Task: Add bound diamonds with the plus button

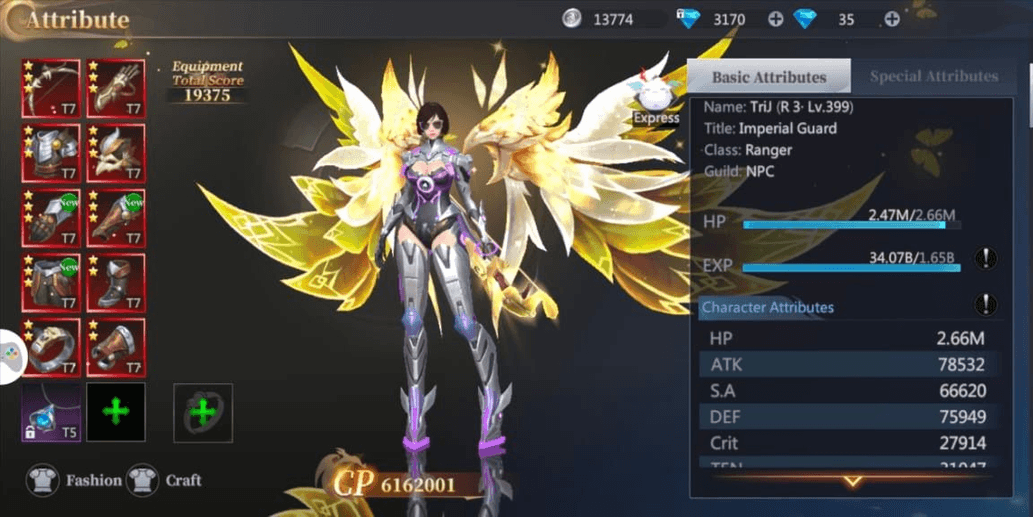Action: pyautogui.click(x=775, y=19)
